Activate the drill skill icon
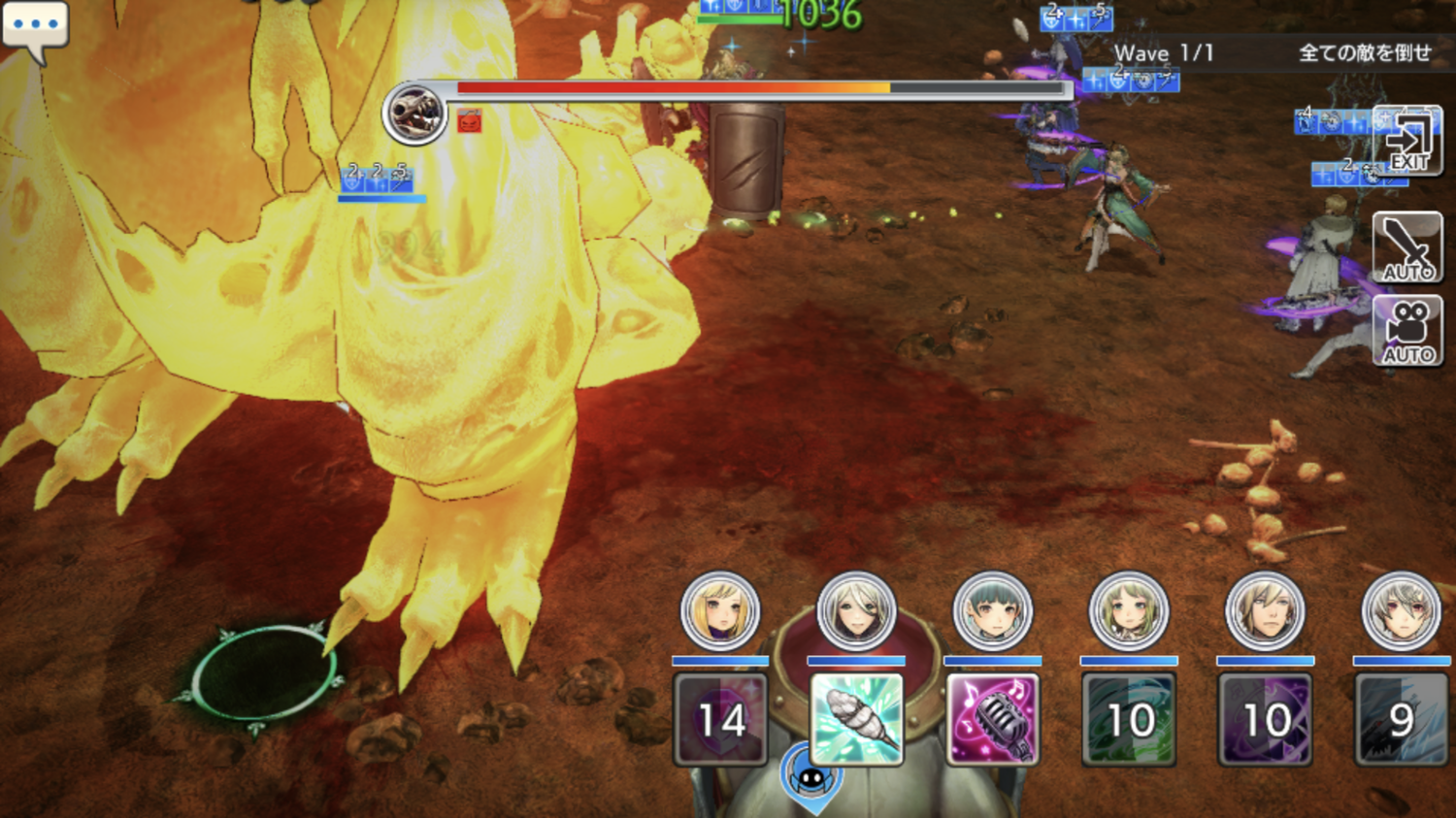This screenshot has height=818, width=1456. tap(856, 719)
